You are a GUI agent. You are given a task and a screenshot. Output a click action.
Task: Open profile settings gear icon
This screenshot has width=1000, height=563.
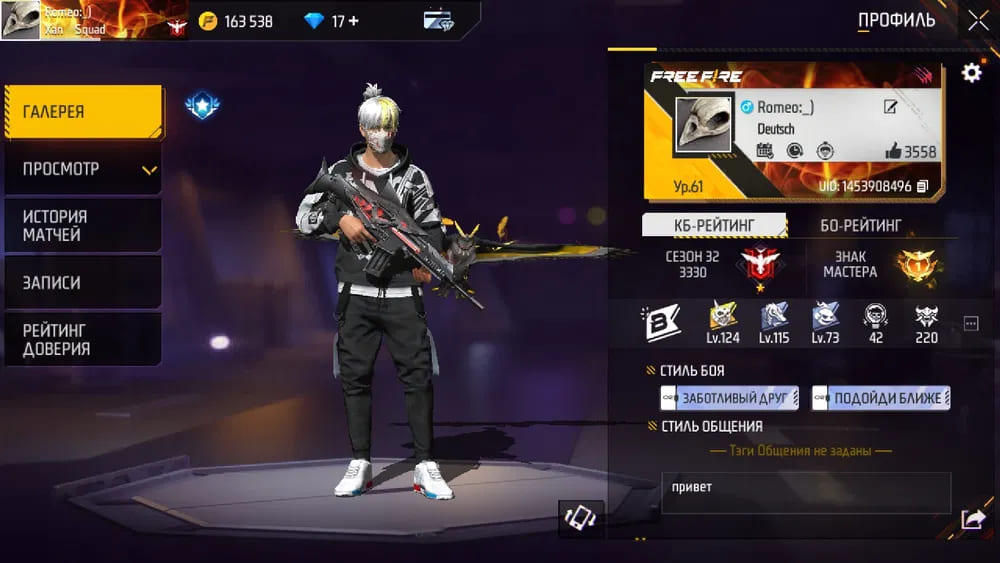tap(971, 73)
